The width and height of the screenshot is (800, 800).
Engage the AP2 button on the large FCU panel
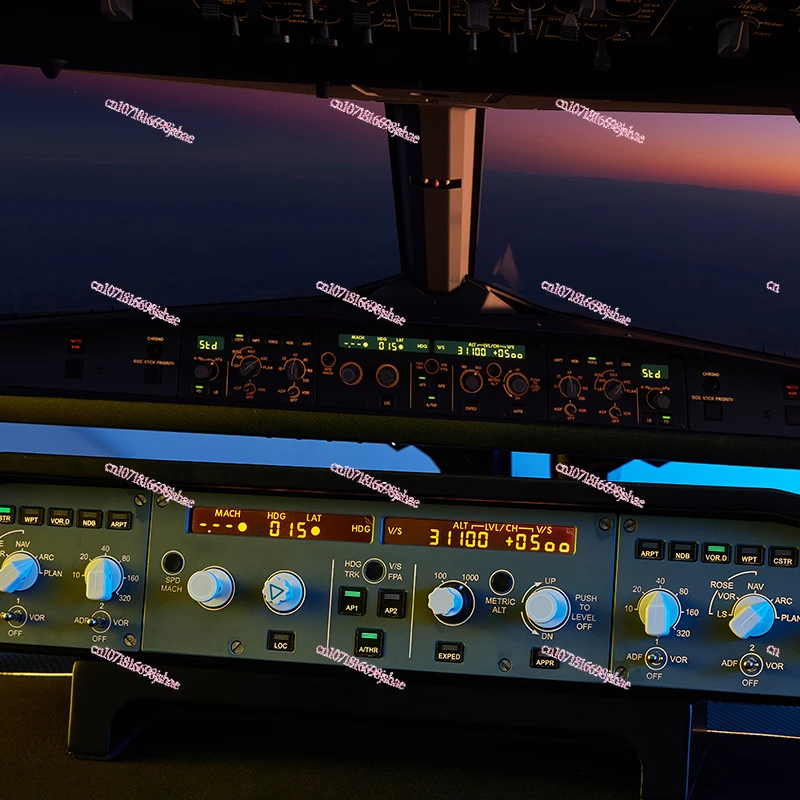[x=391, y=602]
